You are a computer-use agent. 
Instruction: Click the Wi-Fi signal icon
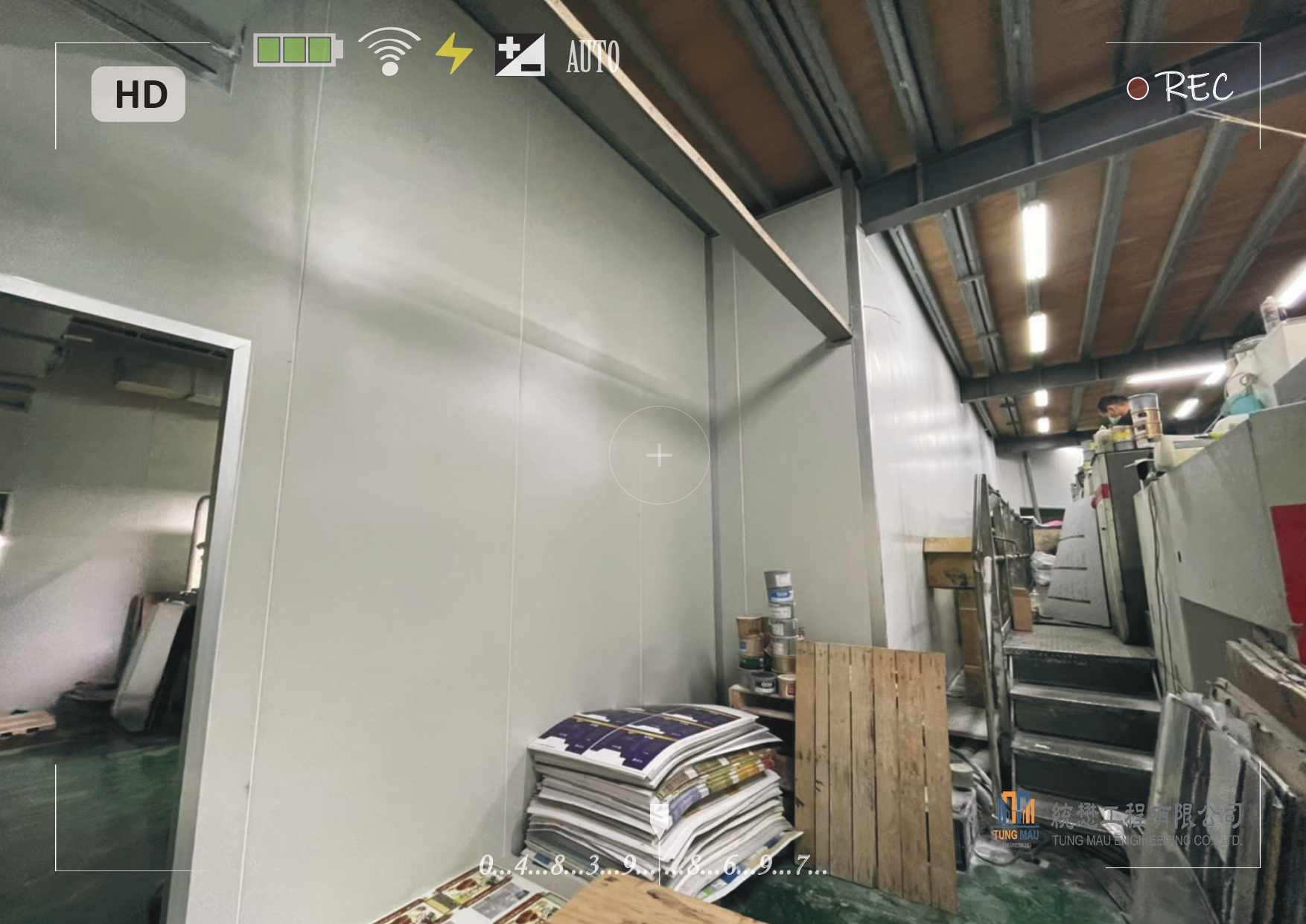coord(389,51)
